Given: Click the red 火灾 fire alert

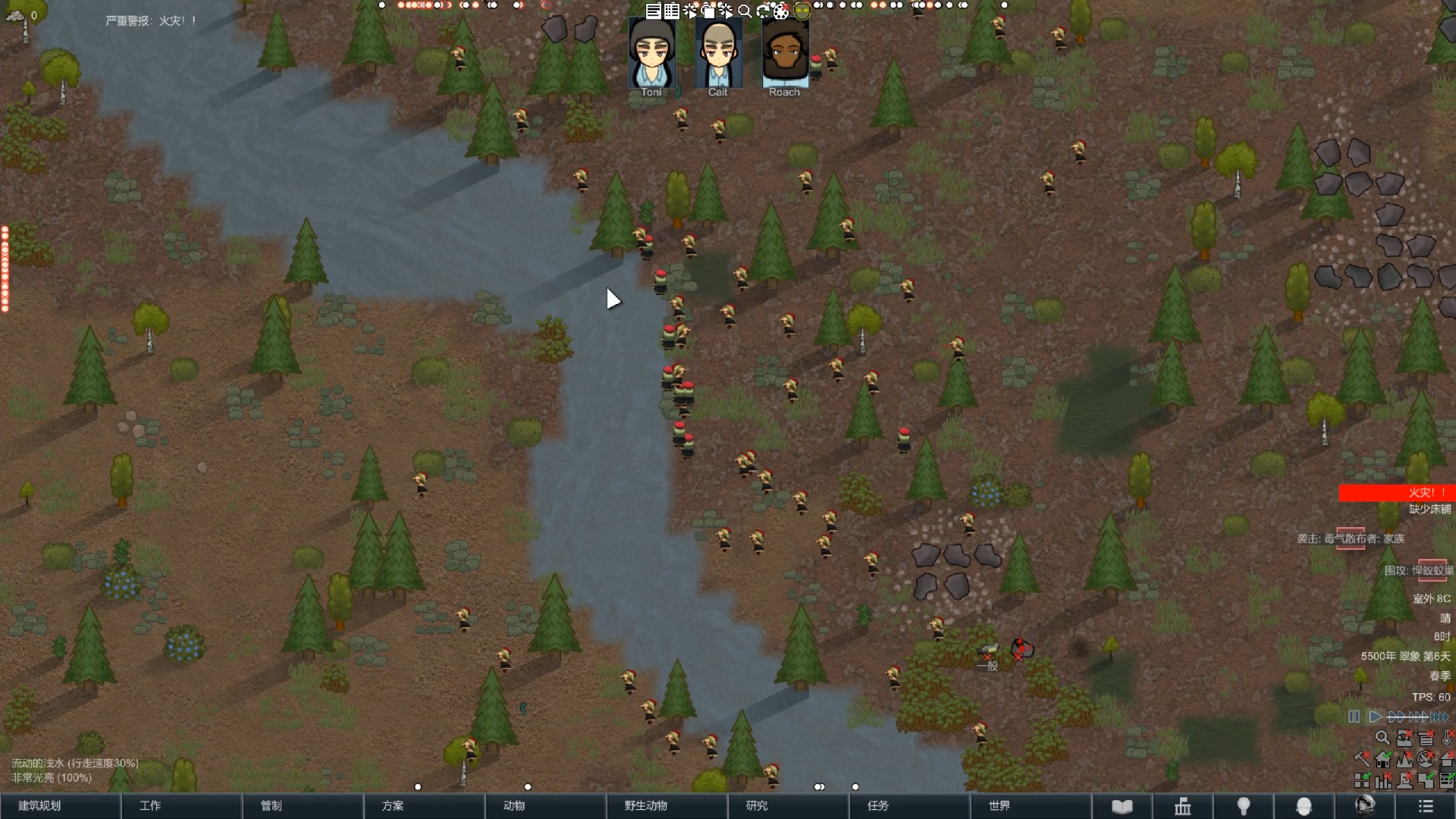Looking at the screenshot, I should pos(1396,493).
